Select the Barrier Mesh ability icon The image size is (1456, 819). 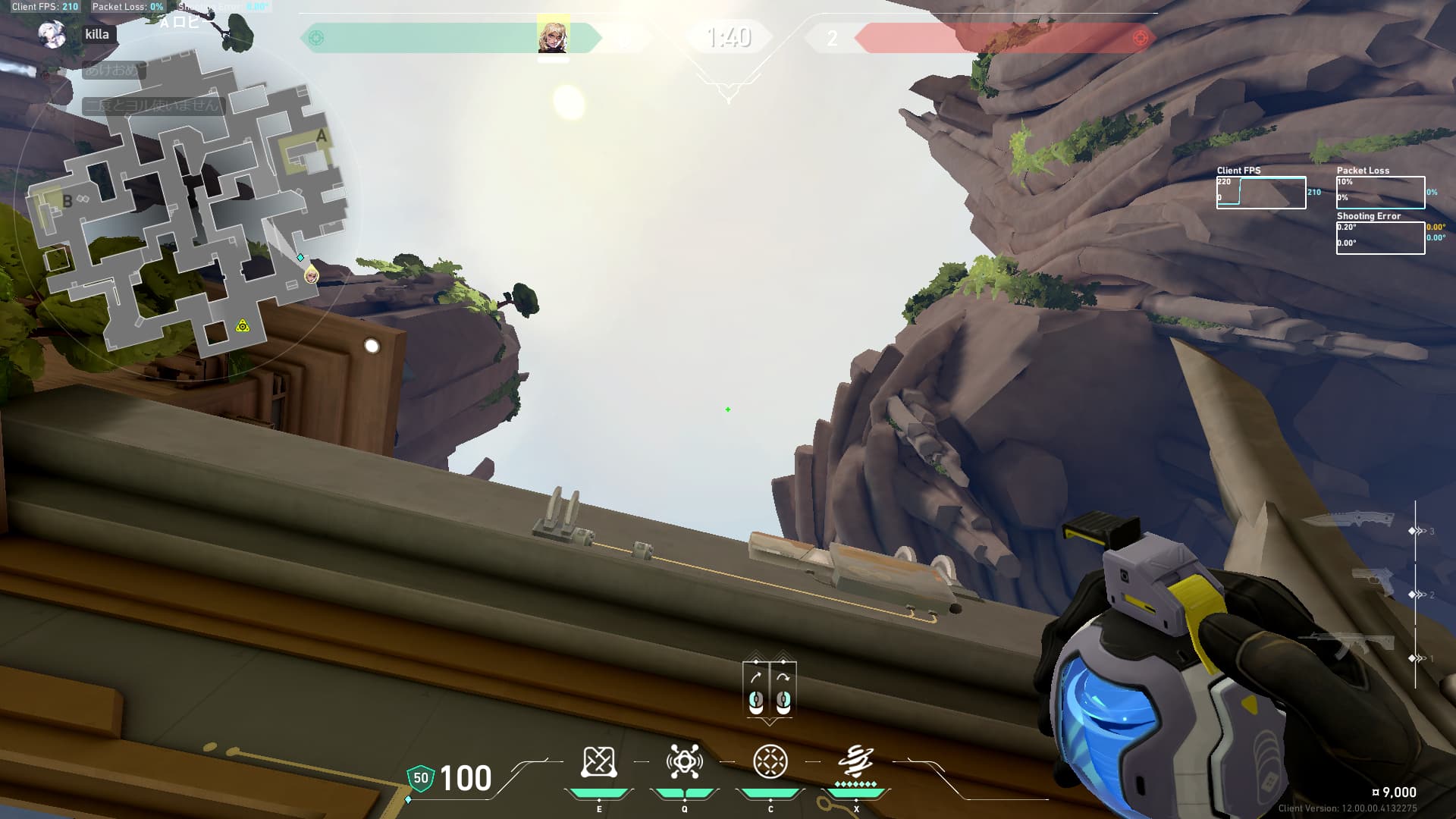point(598,762)
